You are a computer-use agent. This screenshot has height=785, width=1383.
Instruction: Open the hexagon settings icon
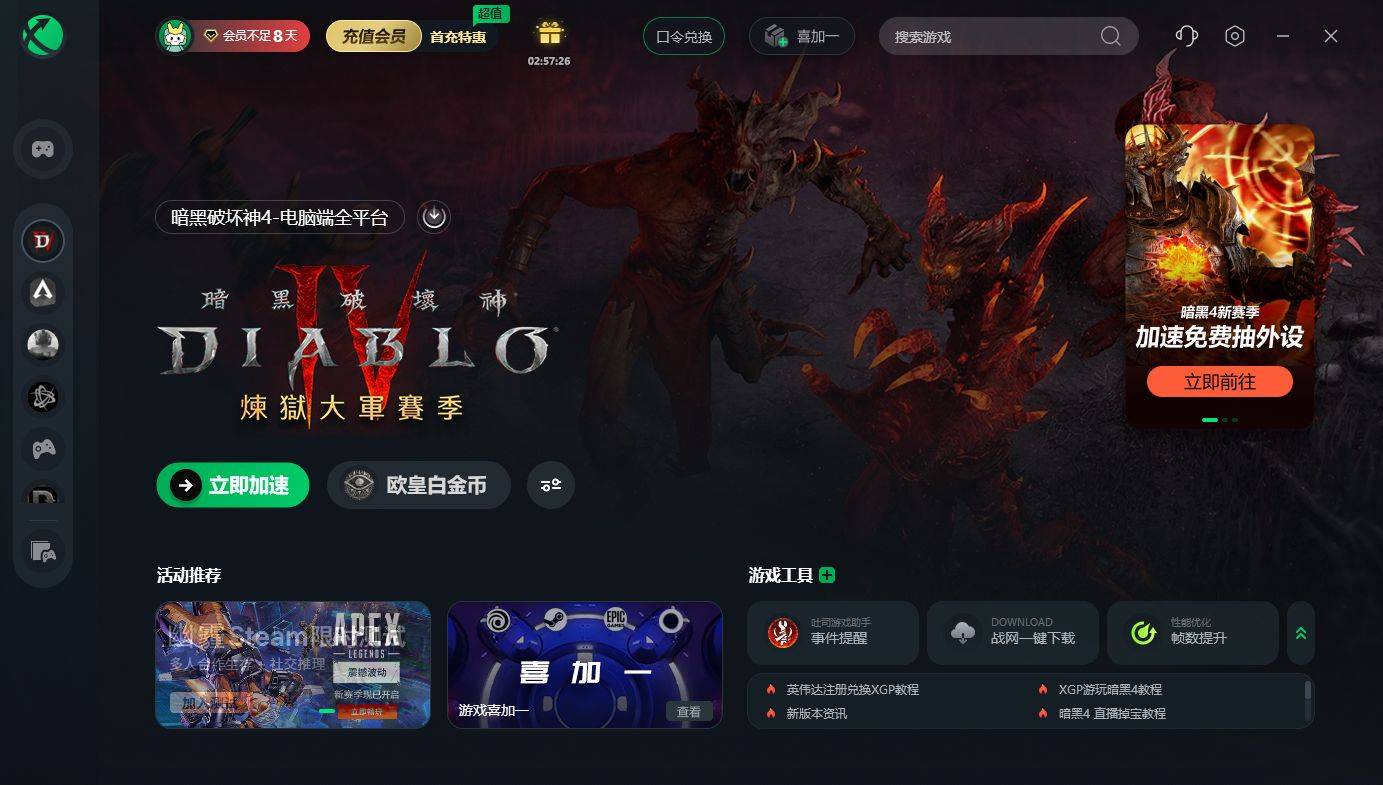(1235, 36)
